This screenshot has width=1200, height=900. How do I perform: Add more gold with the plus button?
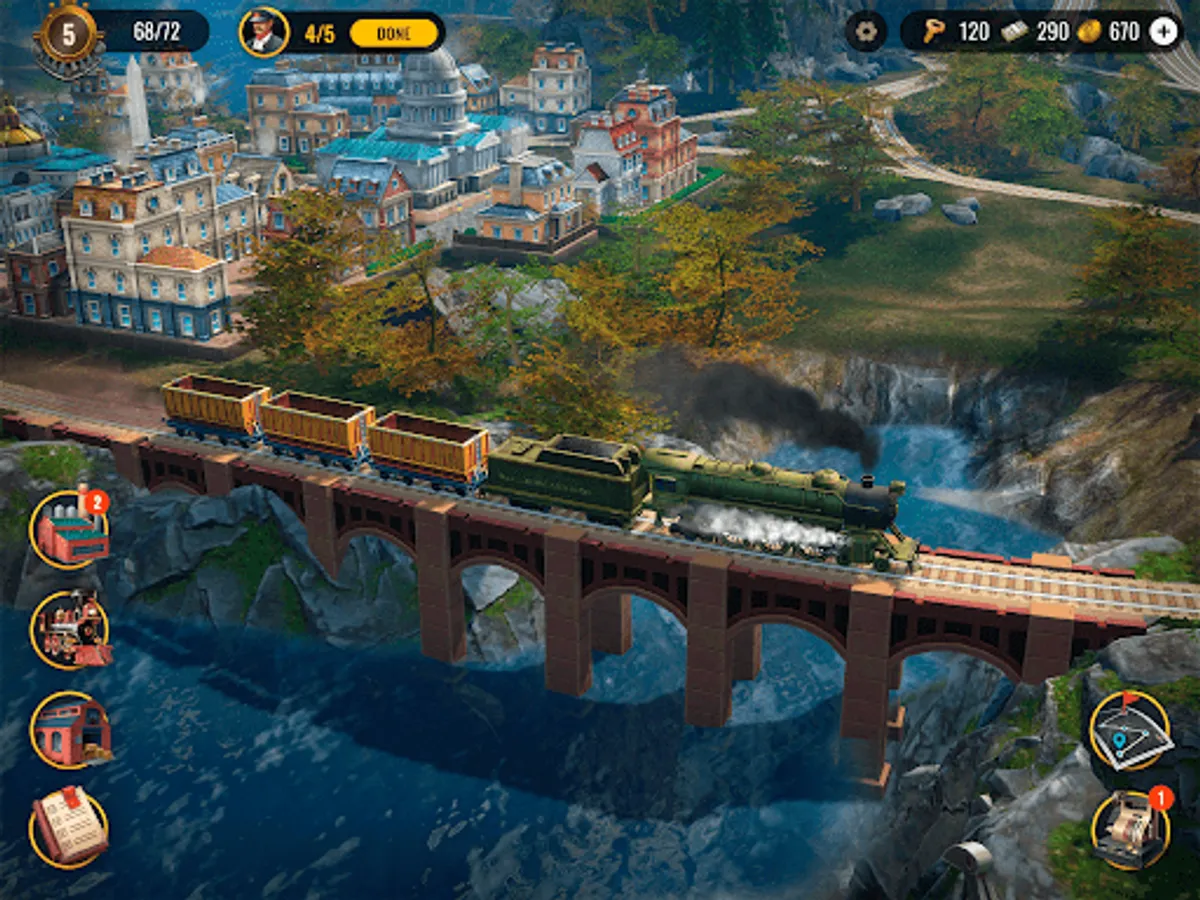pyautogui.click(x=1163, y=31)
